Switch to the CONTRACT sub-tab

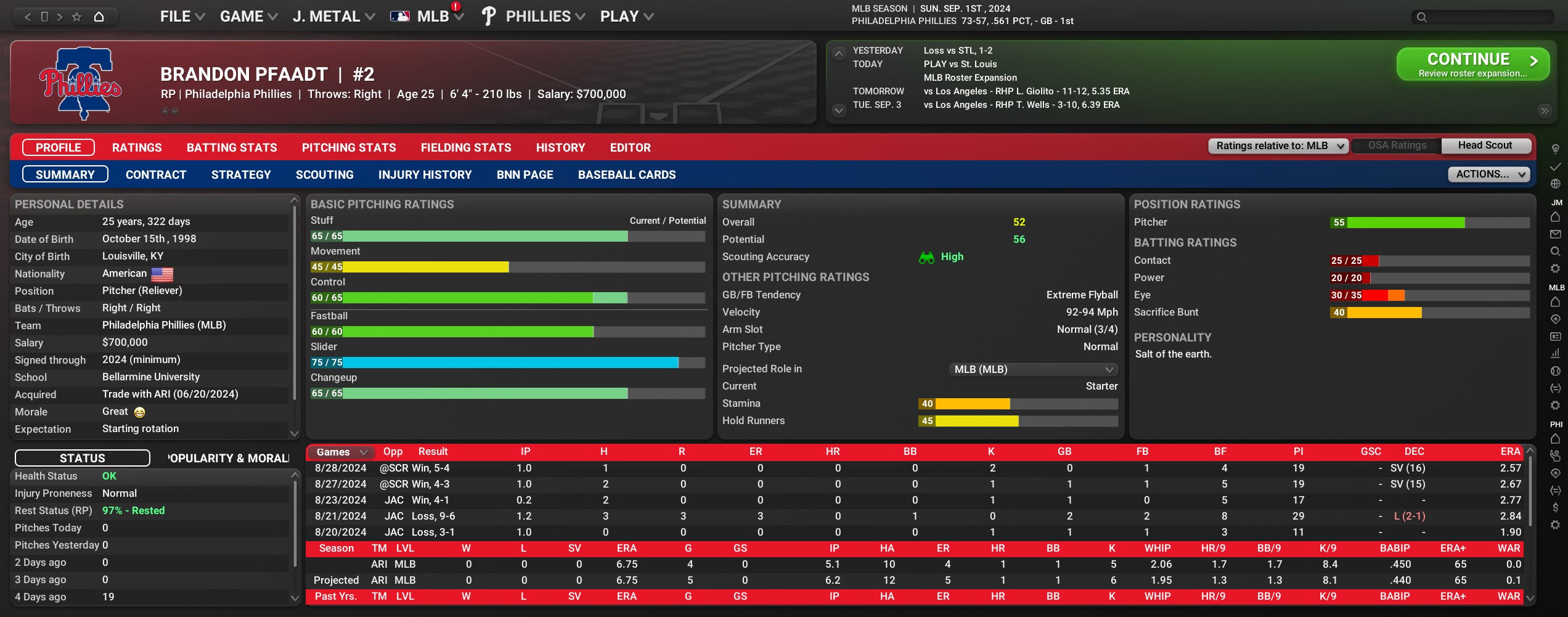156,175
